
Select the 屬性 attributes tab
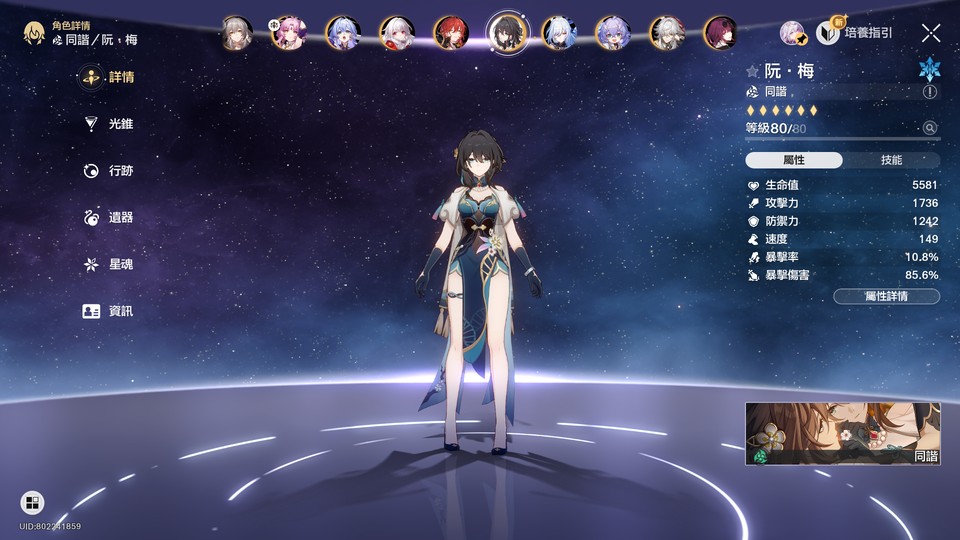794,160
